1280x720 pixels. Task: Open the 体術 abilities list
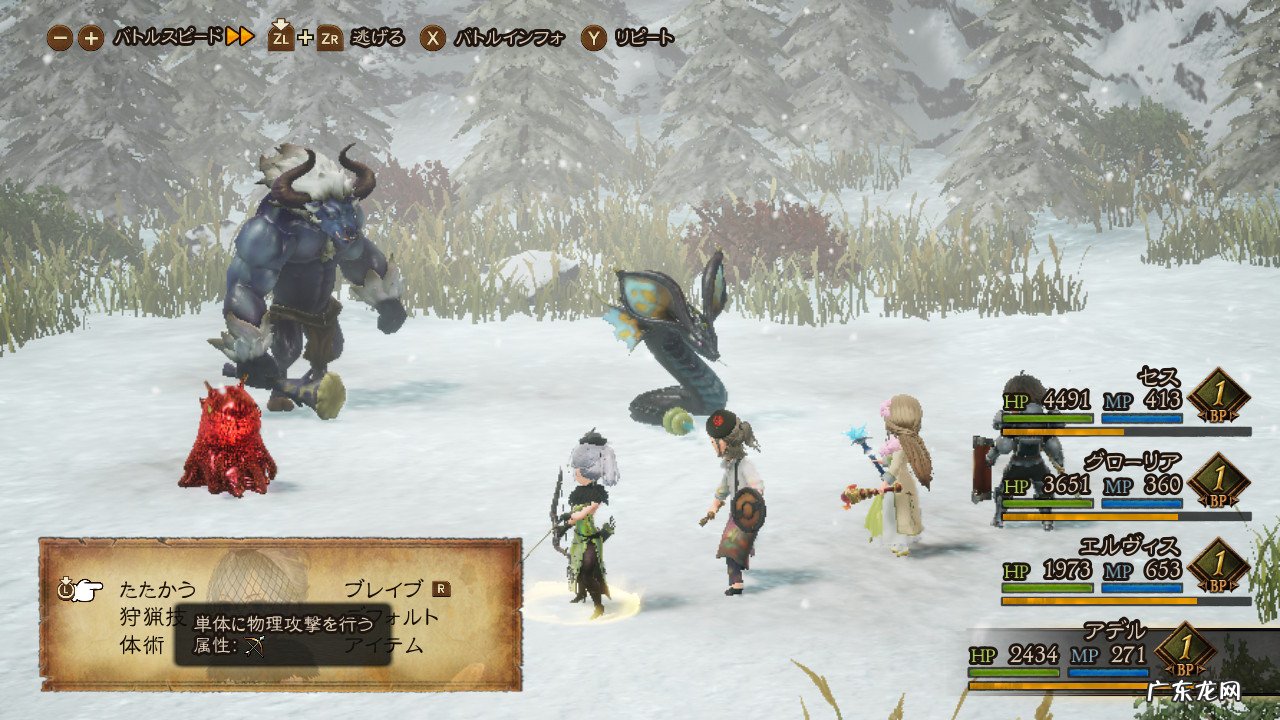pos(142,645)
